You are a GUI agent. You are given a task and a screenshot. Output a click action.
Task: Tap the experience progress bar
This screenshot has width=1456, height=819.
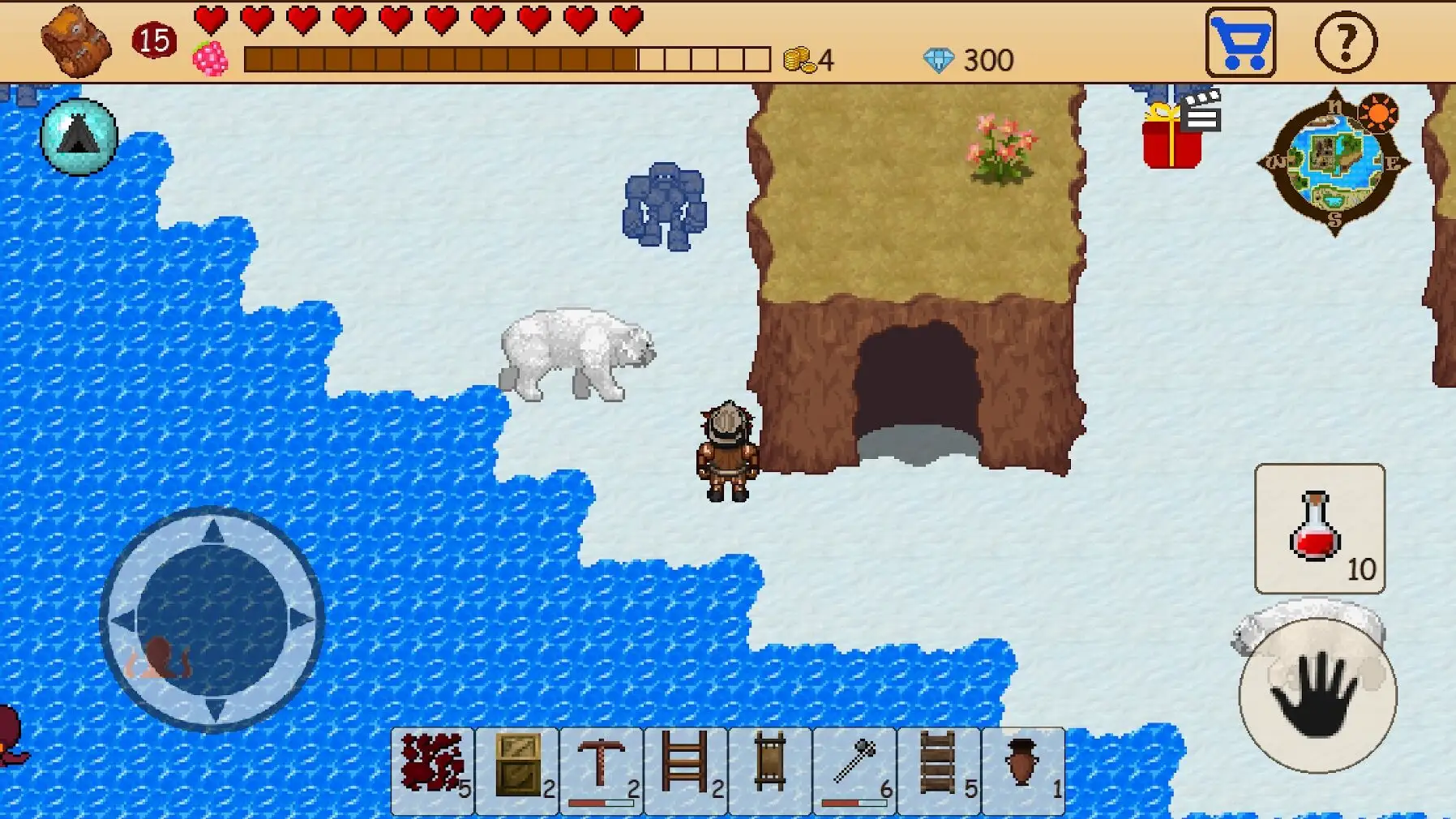tap(503, 57)
